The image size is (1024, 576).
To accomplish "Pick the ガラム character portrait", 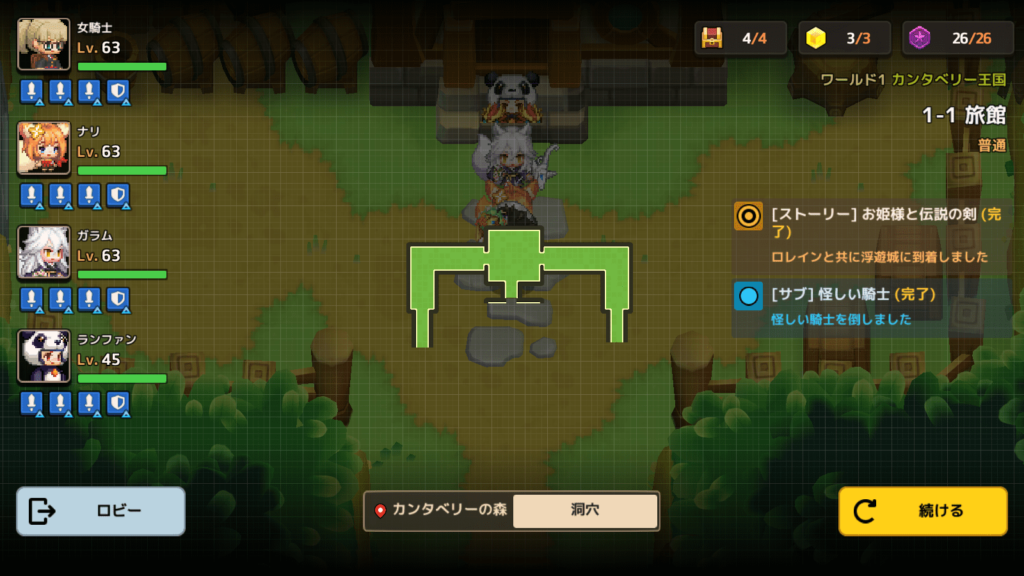I will click(44, 252).
